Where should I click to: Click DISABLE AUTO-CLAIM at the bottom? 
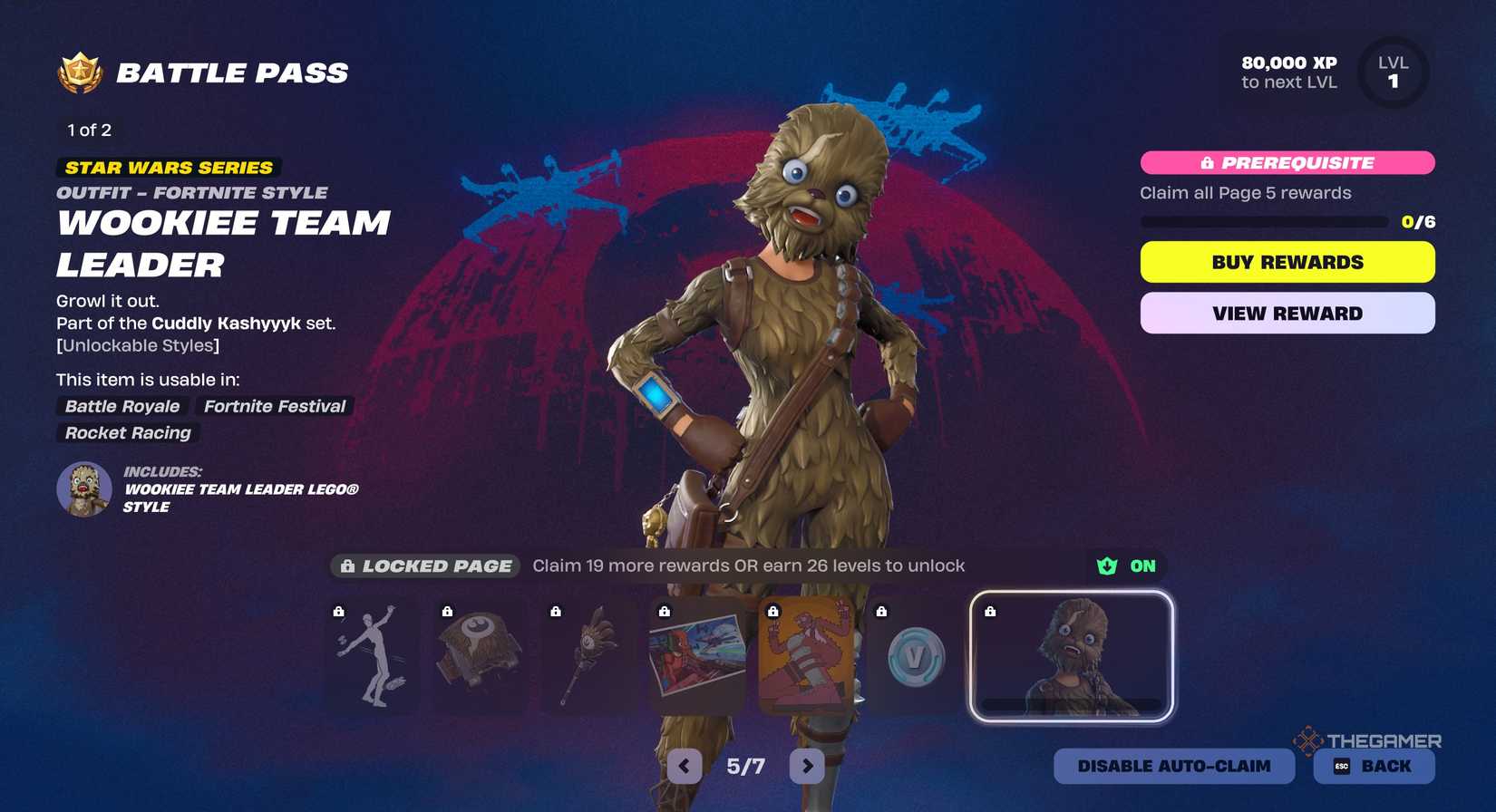pos(1174,766)
